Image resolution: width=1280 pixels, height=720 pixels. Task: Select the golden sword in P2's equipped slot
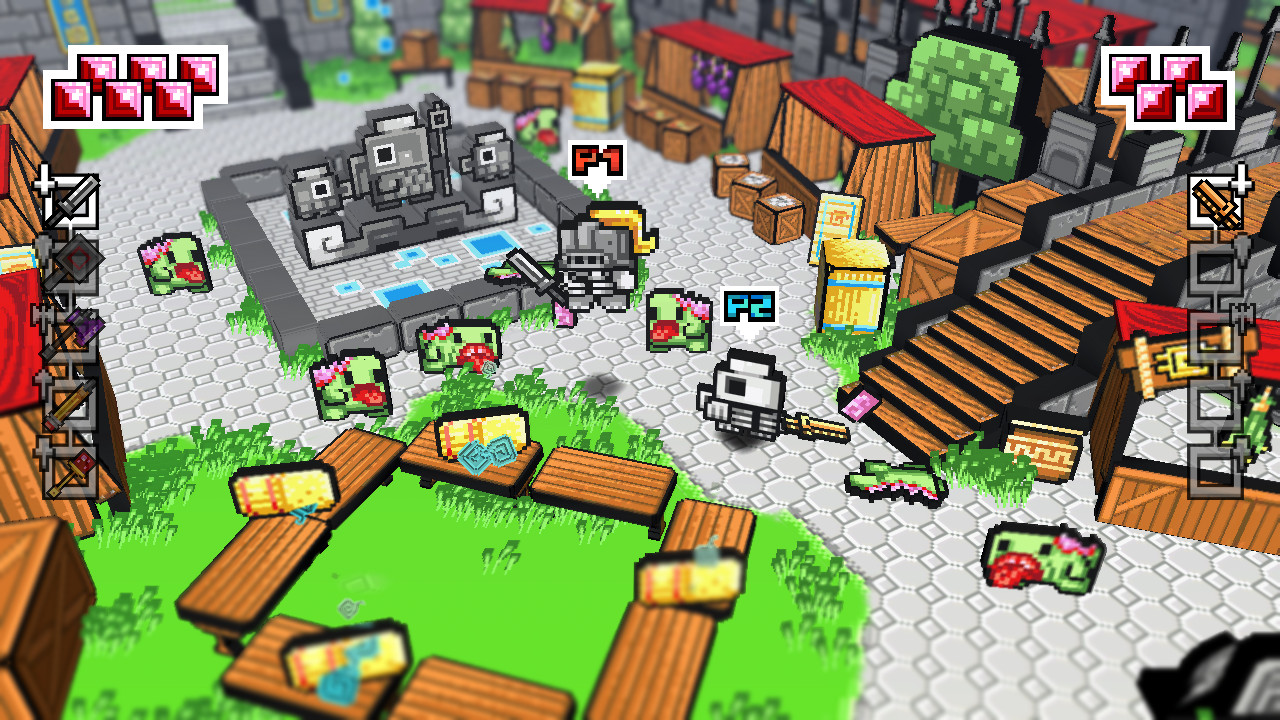tap(1216, 200)
